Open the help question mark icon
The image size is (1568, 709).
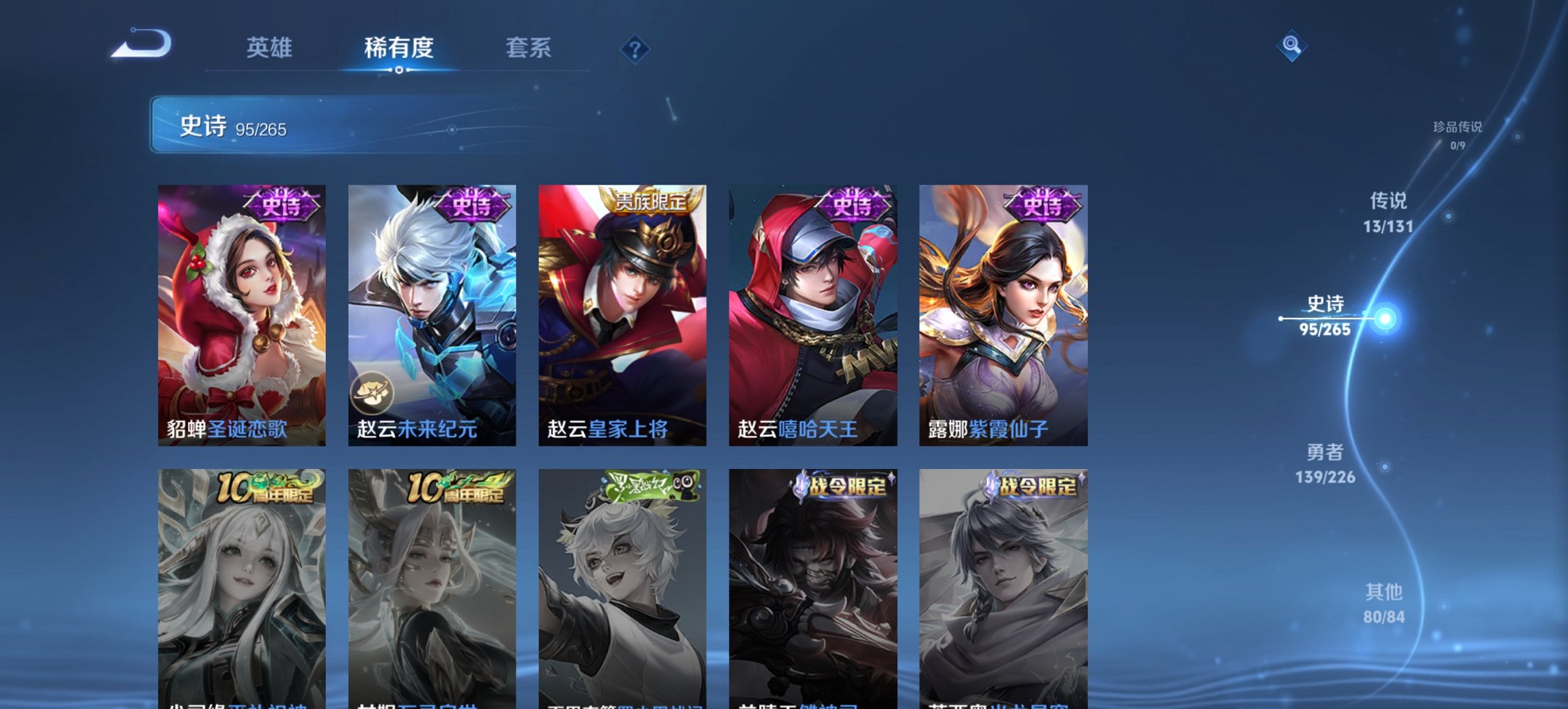pos(633,48)
